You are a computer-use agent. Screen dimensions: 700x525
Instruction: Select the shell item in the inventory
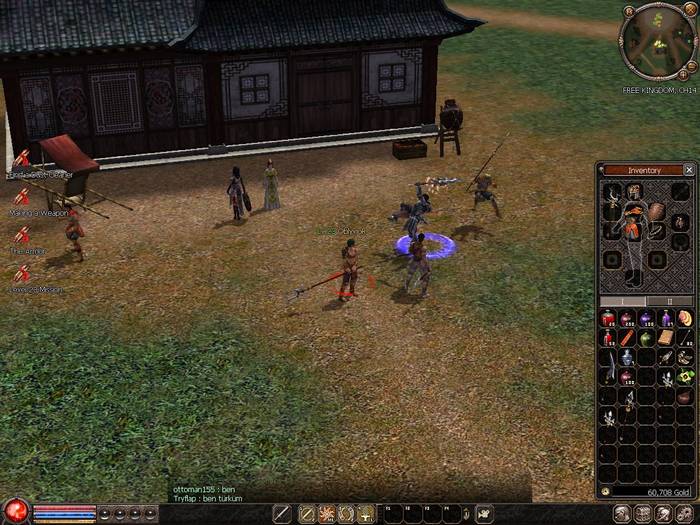685,319
